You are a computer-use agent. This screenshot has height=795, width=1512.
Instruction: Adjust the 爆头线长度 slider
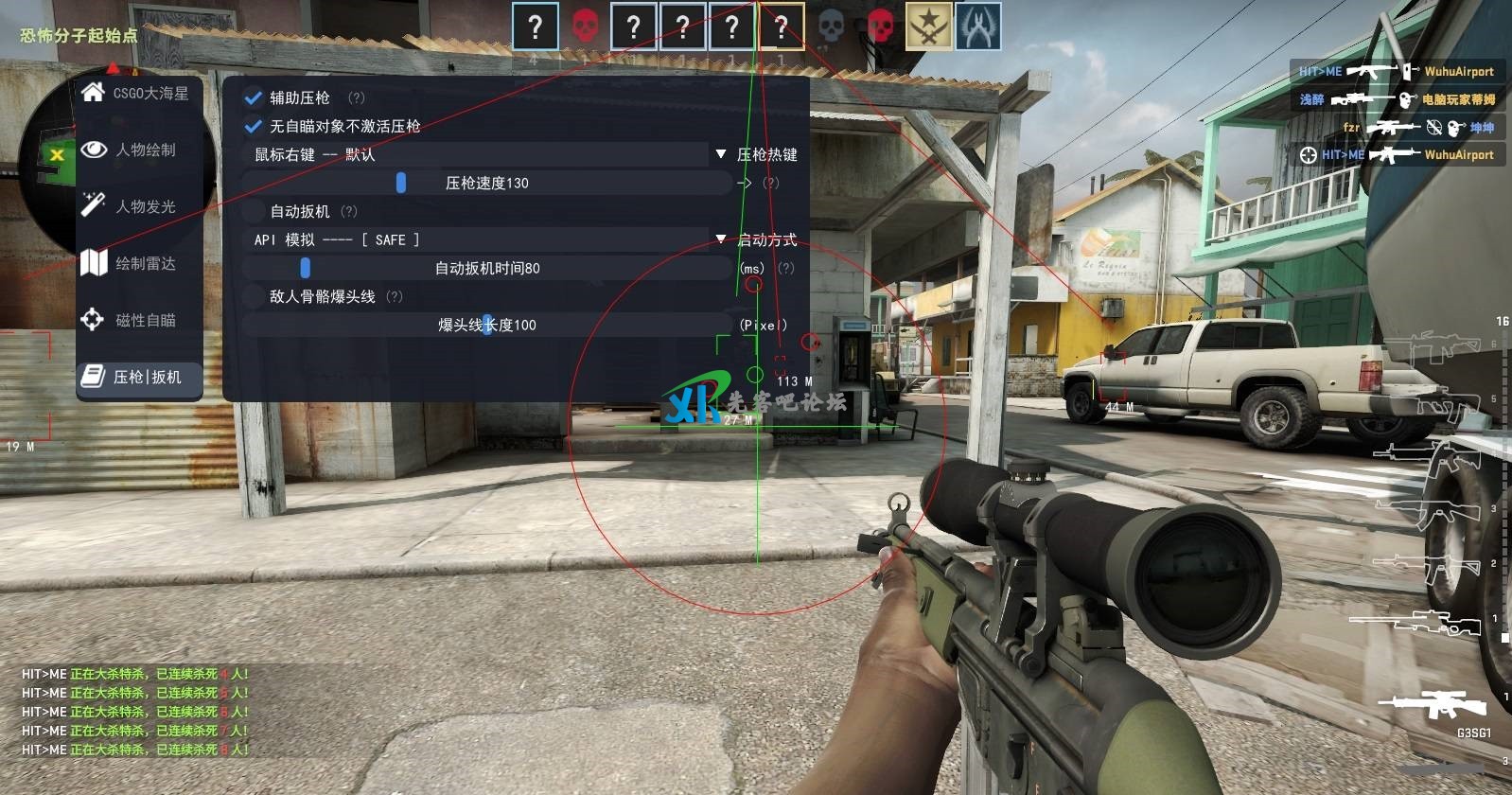[x=487, y=325]
